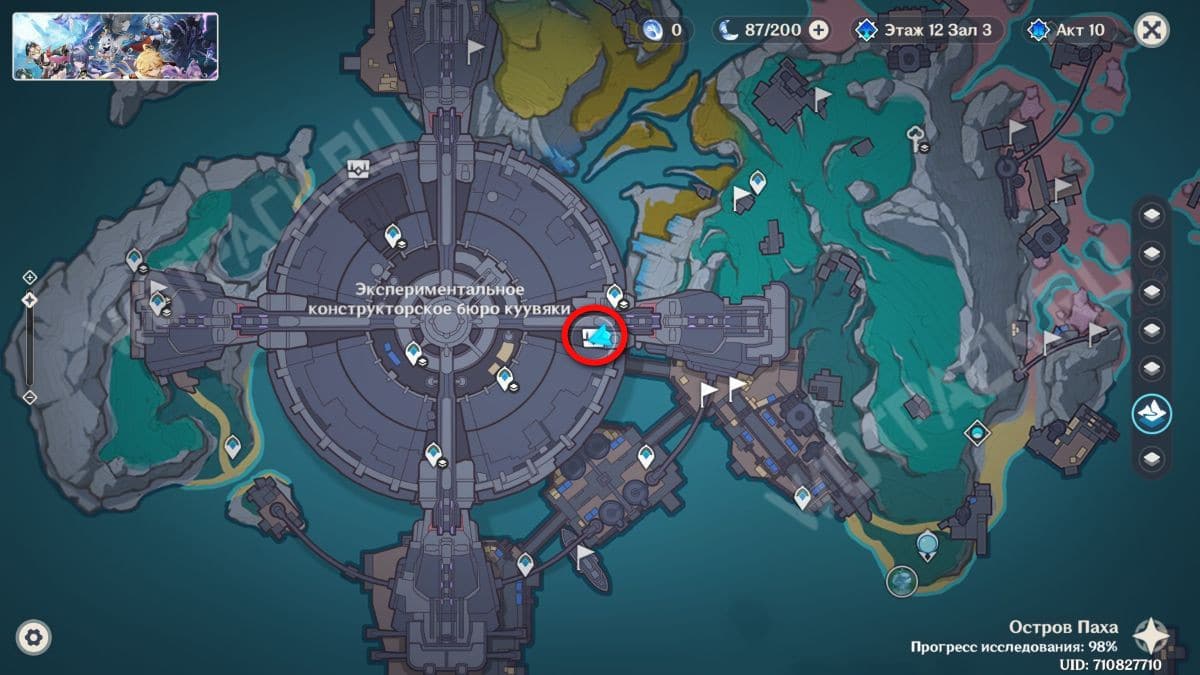This screenshot has height=675, width=1200.
Task: Switch to the topmost map layer
Action: (x=1152, y=216)
